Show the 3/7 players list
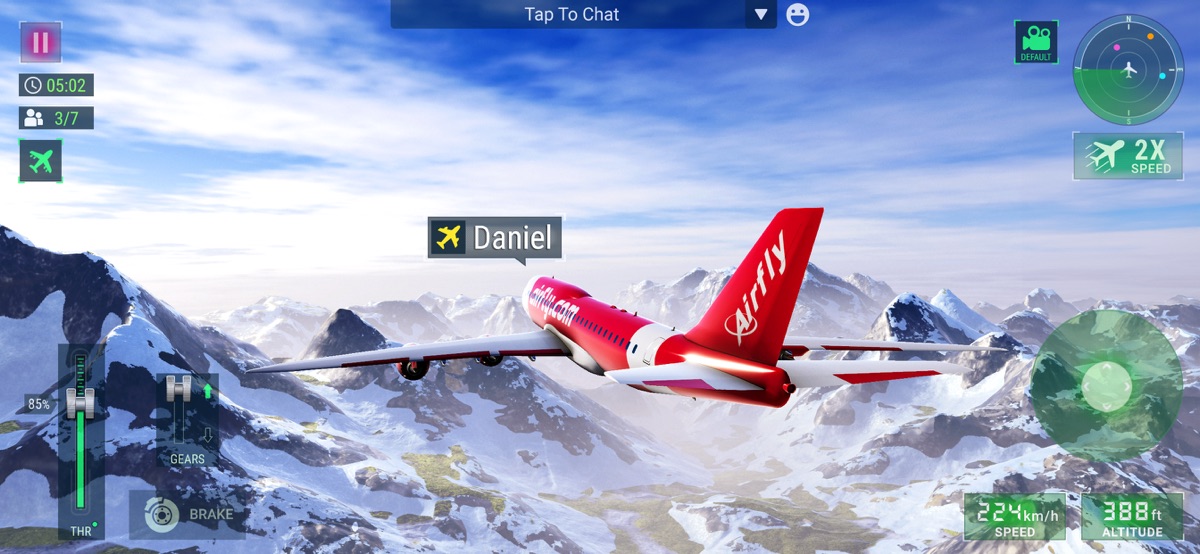 (56, 118)
